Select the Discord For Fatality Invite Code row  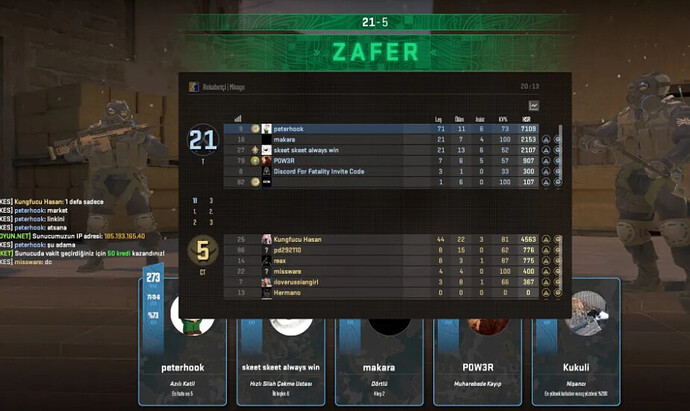[x=390, y=172]
